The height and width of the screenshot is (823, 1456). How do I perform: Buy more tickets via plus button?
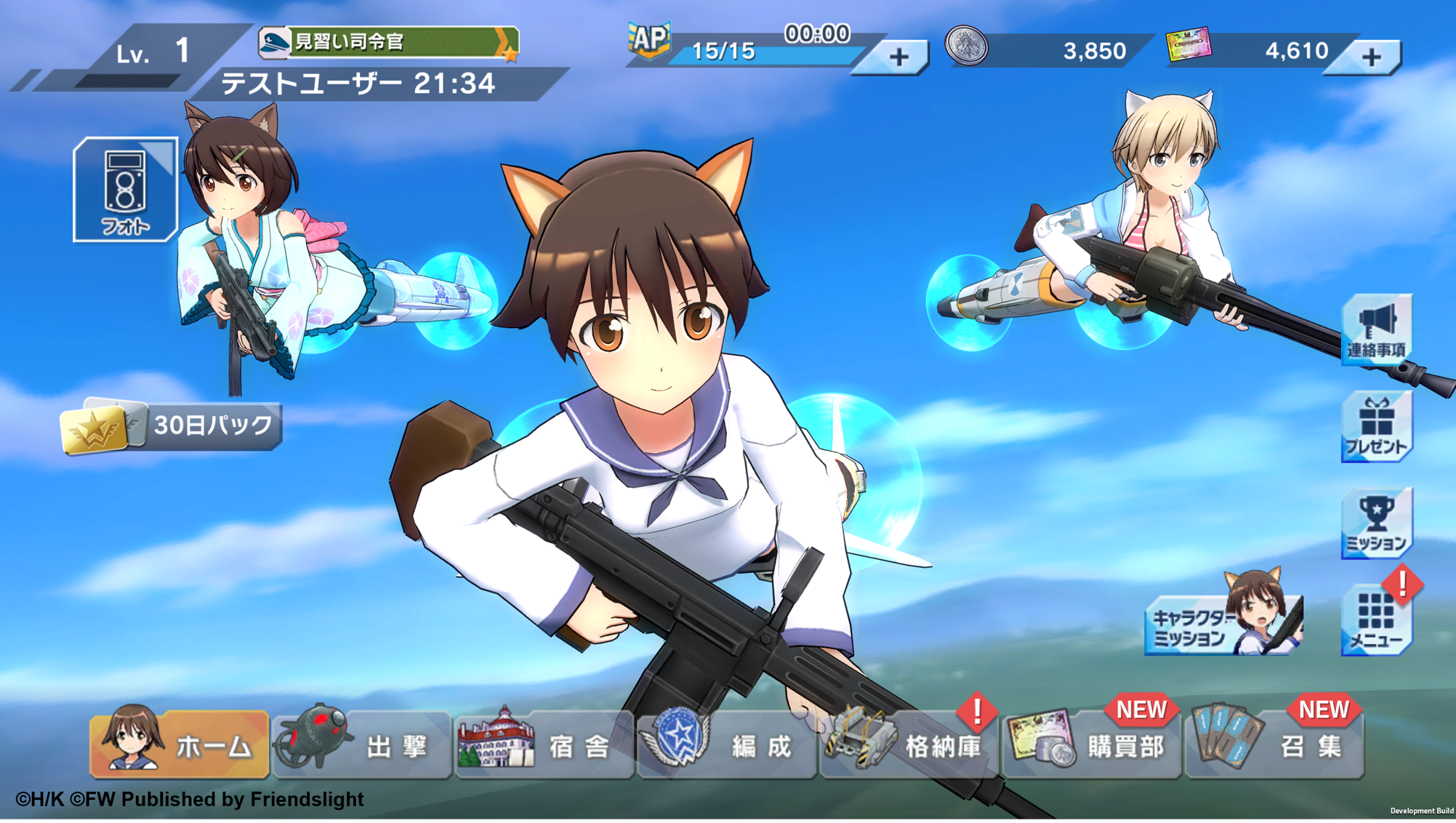(x=1370, y=57)
